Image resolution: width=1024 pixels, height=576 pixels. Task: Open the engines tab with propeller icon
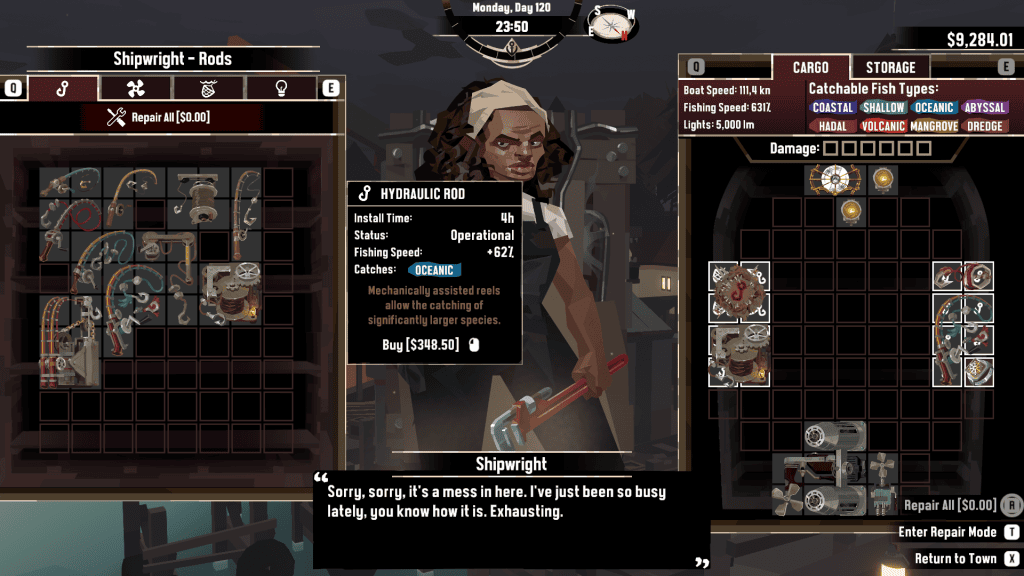click(135, 88)
